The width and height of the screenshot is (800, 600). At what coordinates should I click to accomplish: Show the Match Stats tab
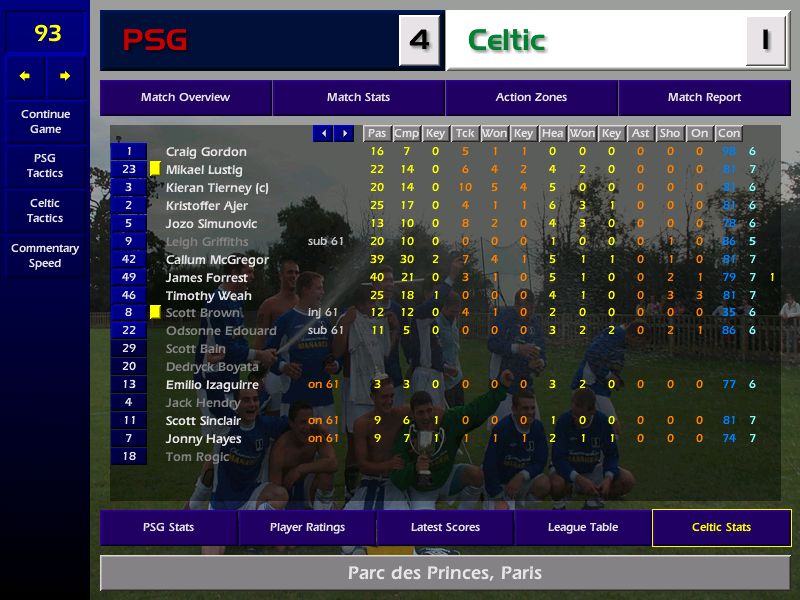tap(358, 98)
